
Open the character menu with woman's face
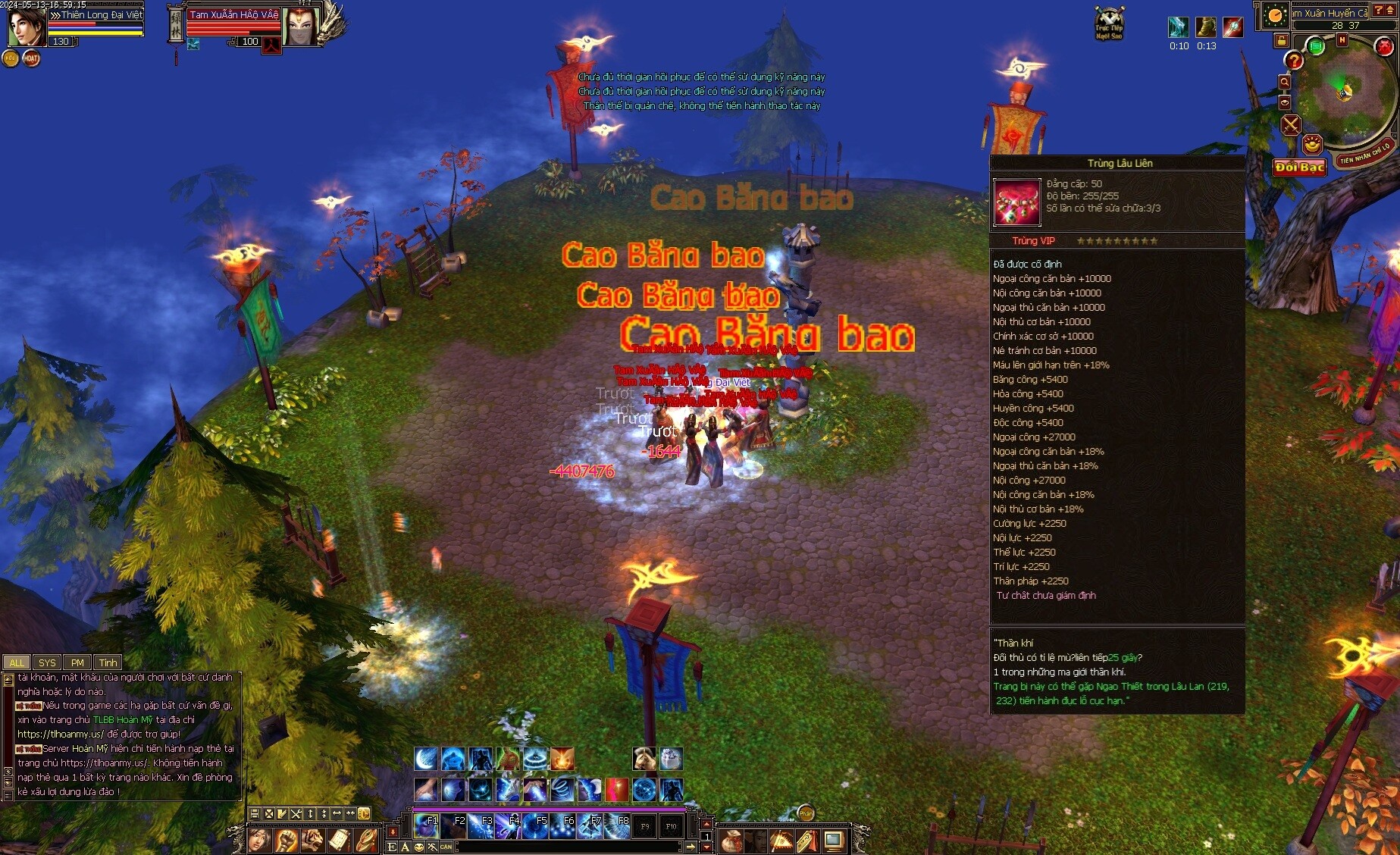[259, 840]
